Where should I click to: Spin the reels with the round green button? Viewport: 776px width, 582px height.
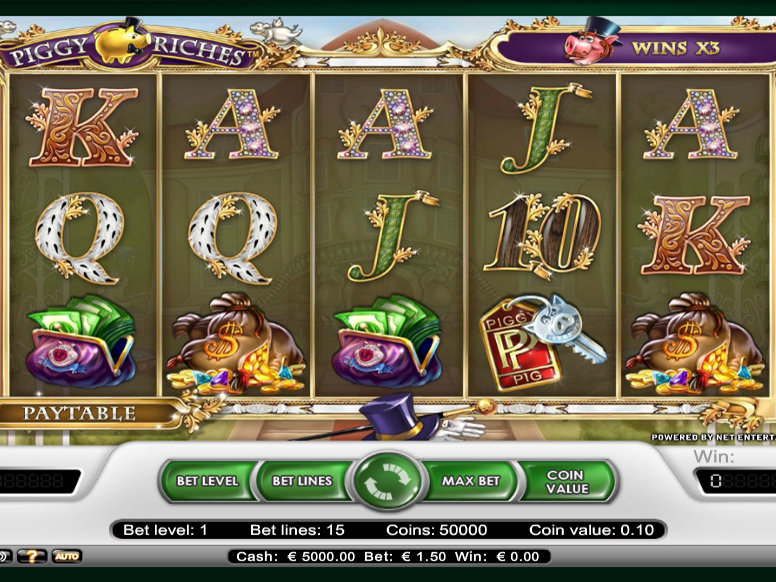coord(387,481)
